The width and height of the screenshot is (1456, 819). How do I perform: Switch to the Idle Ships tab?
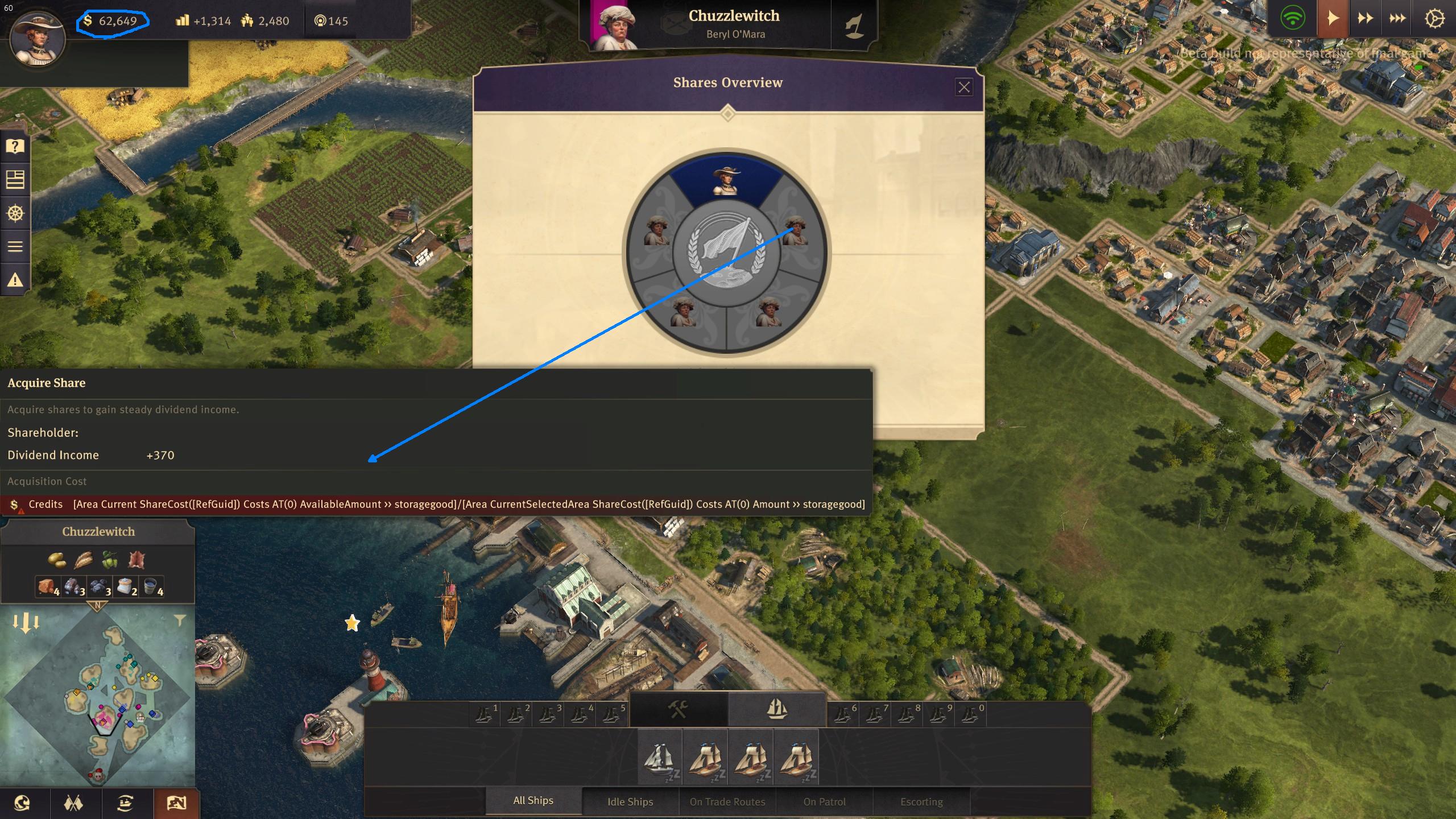(630, 801)
